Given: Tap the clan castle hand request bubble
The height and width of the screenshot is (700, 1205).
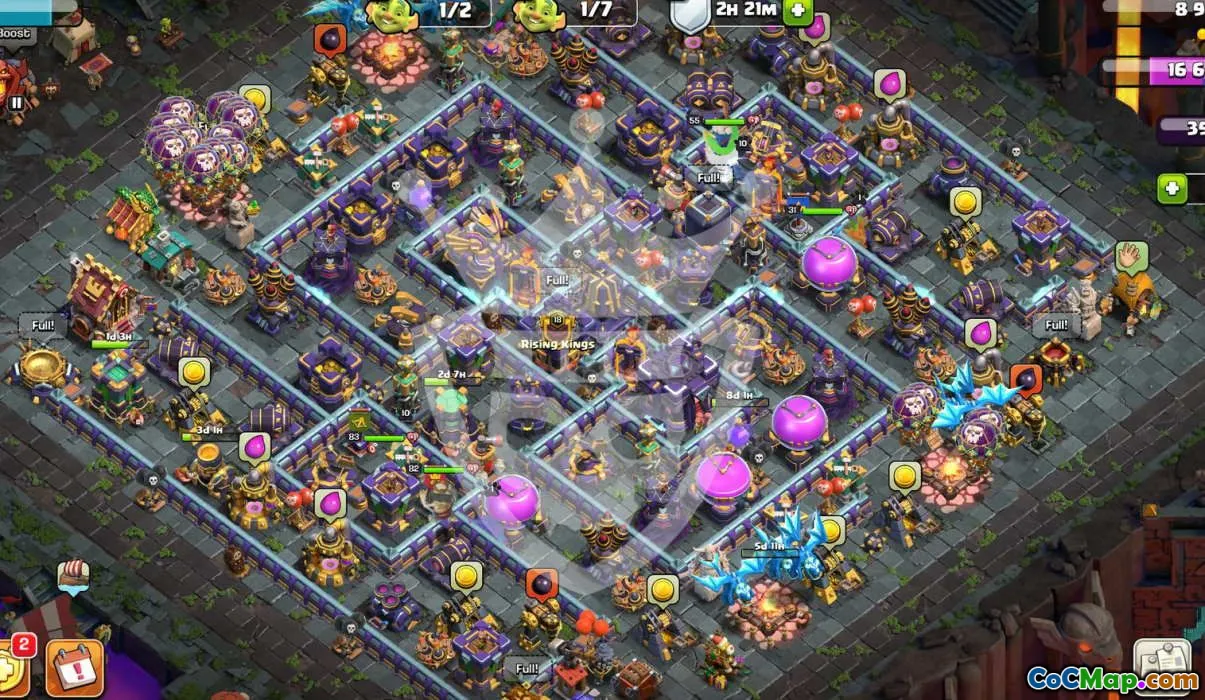Looking at the screenshot, I should tap(1131, 257).
